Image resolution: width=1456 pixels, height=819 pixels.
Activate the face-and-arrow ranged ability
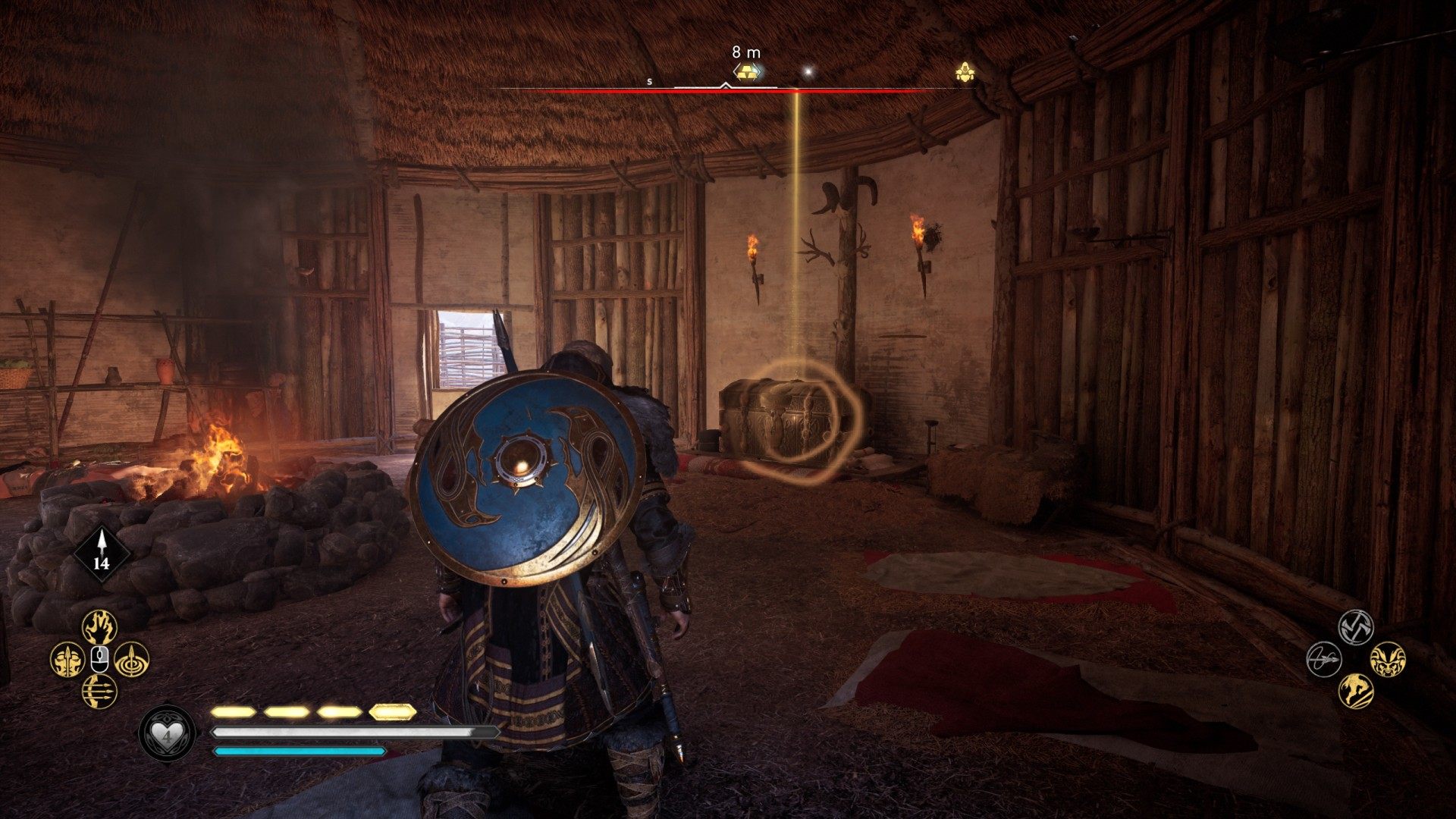(x=67, y=660)
